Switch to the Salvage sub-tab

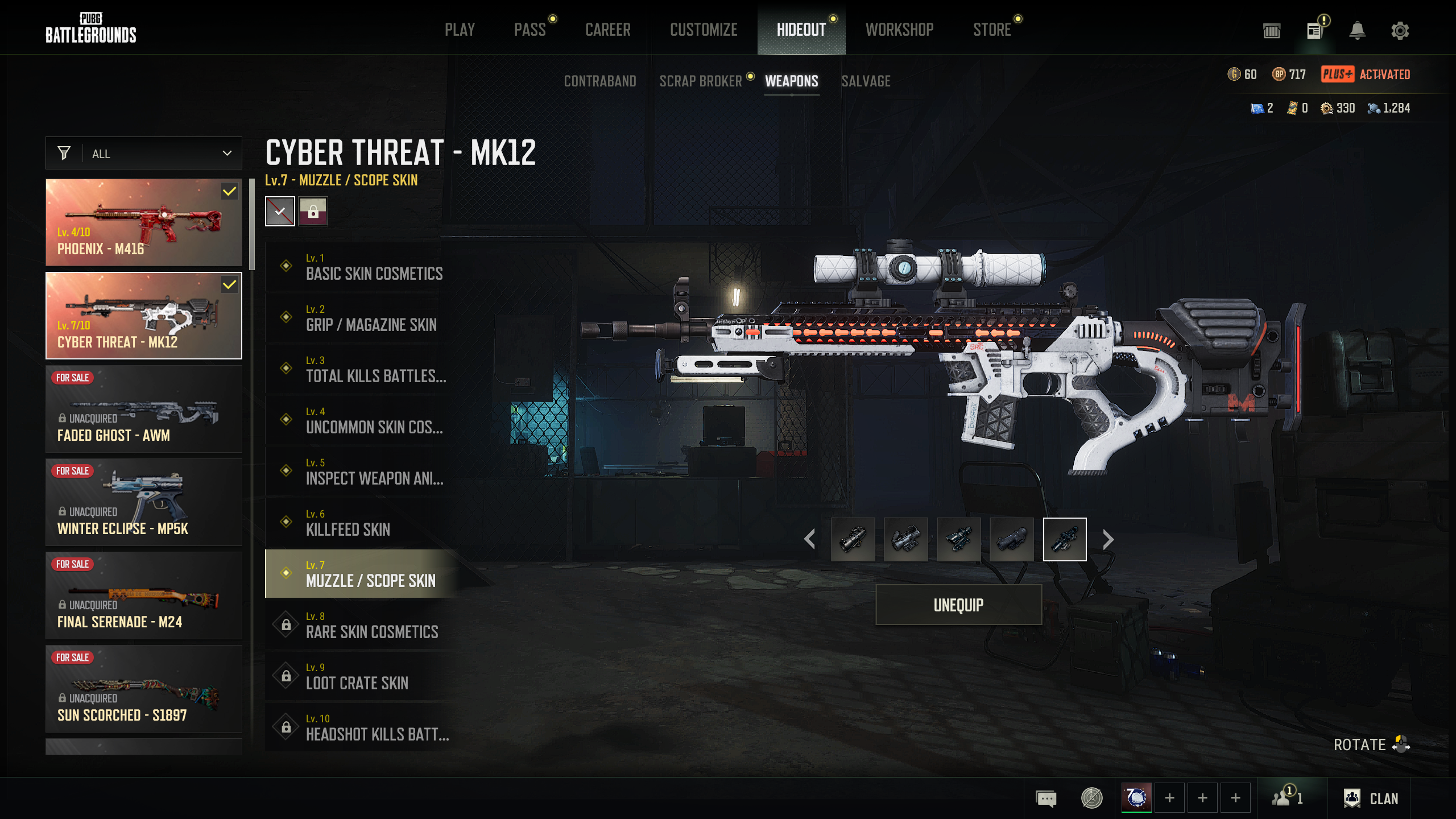(x=866, y=81)
